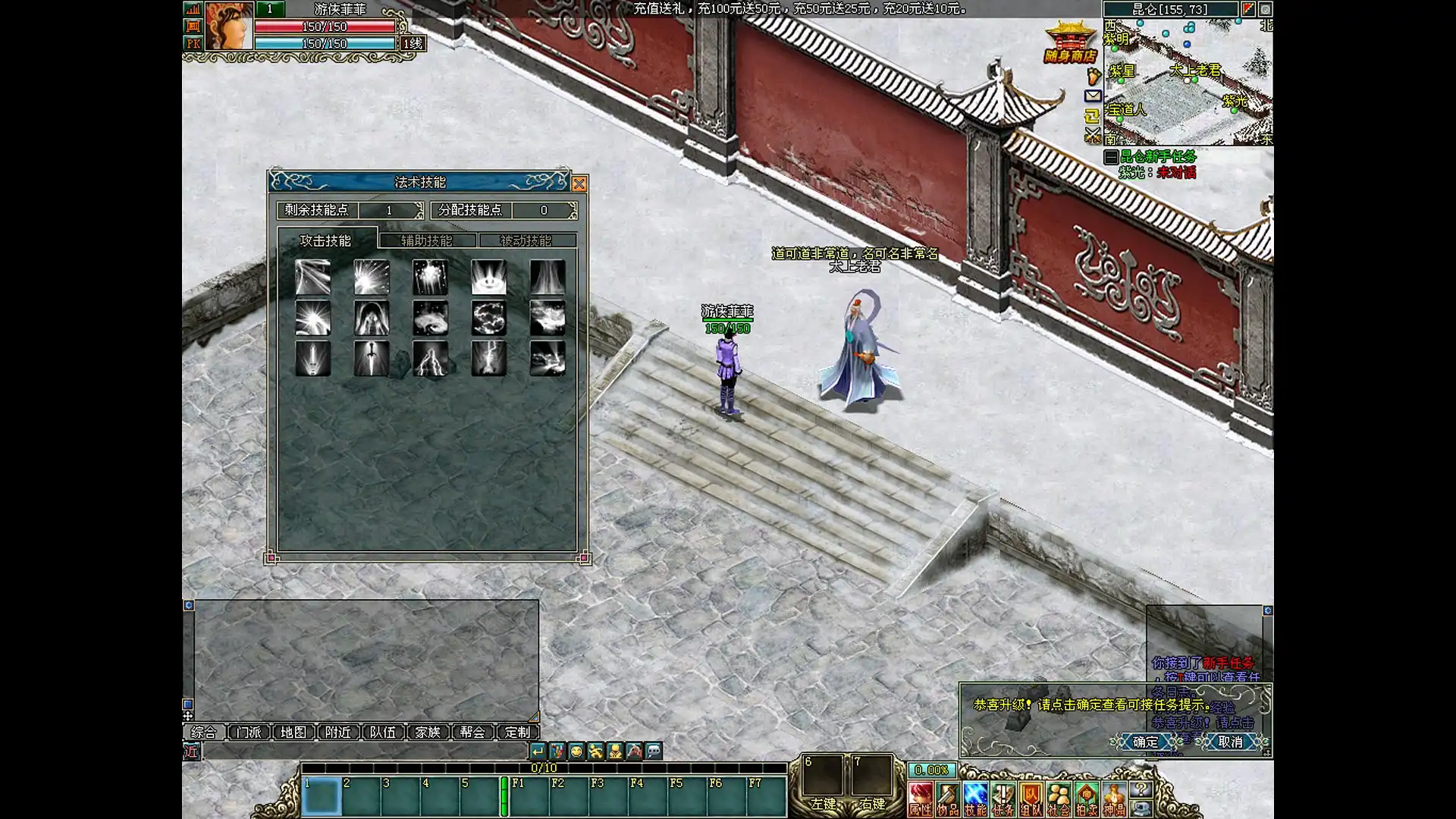Open the 属性 character attributes panel
This screenshot has width=1456, height=819.
tap(921, 799)
